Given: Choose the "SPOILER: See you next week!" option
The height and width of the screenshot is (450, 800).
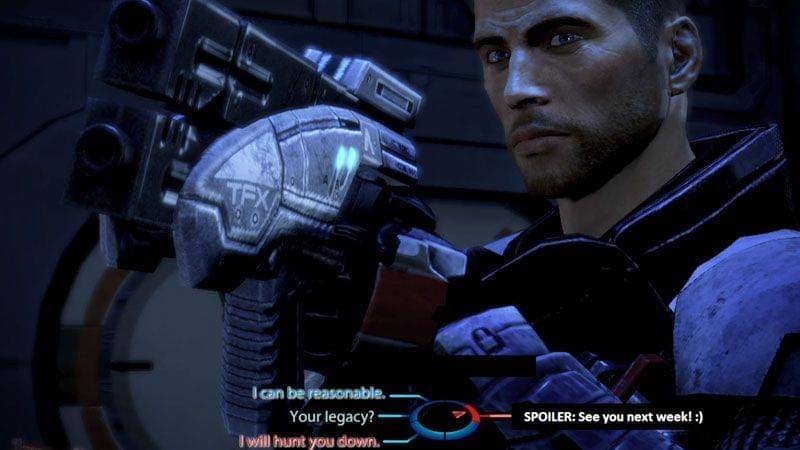Looking at the screenshot, I should pyautogui.click(x=609, y=415).
